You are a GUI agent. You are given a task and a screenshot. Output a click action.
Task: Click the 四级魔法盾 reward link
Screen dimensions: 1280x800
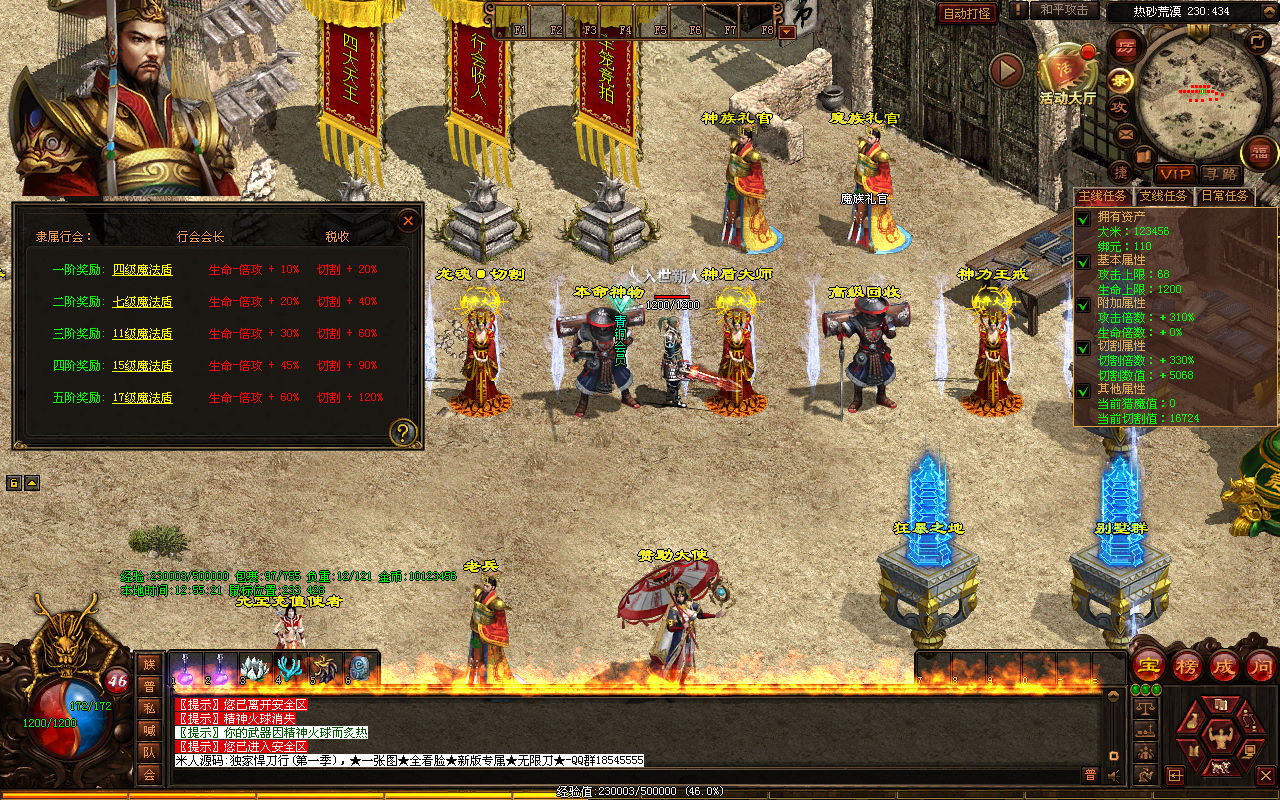click(x=142, y=270)
